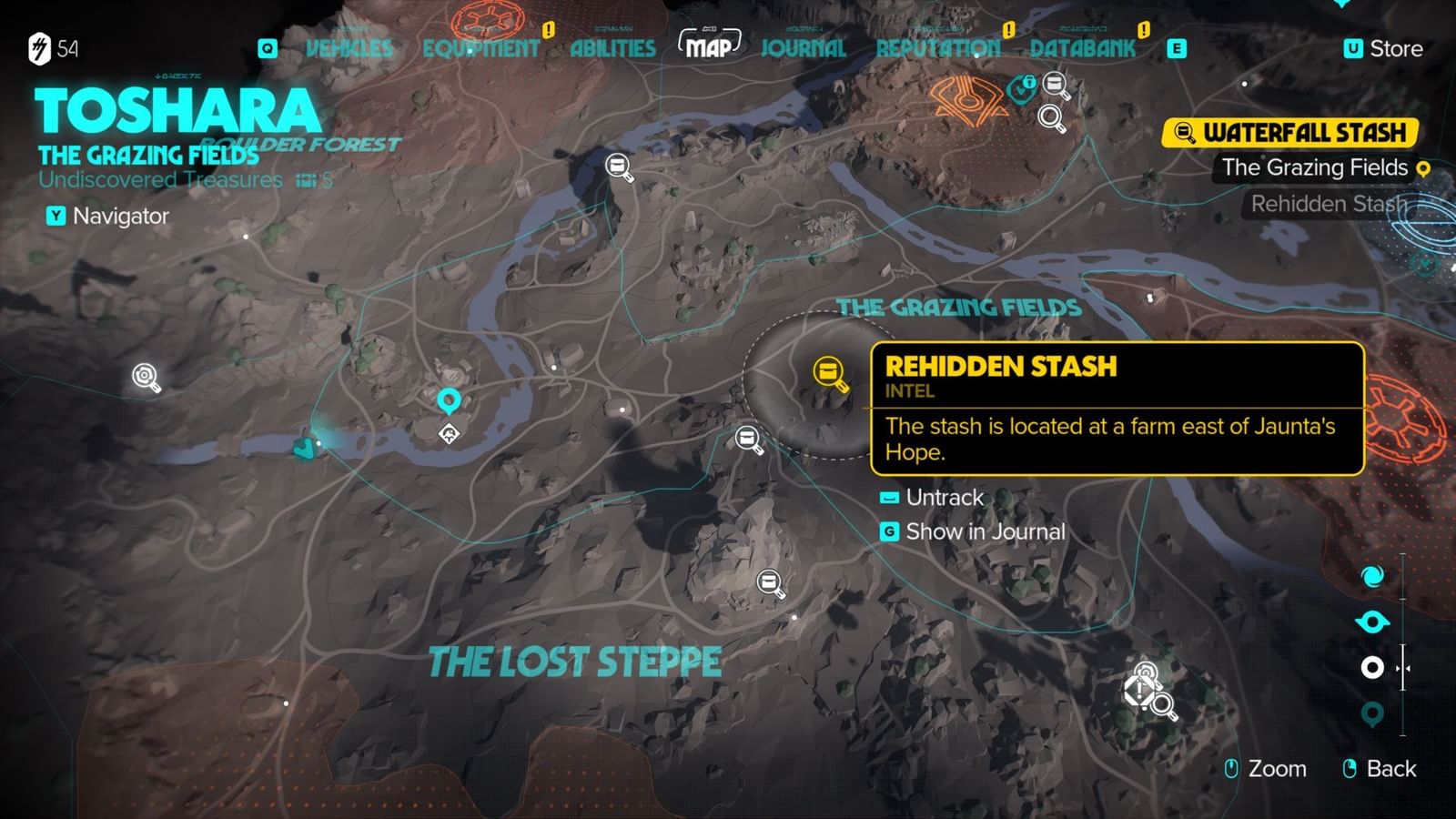
Task: Show the Rehidden Stash in Journal
Action: click(x=986, y=531)
